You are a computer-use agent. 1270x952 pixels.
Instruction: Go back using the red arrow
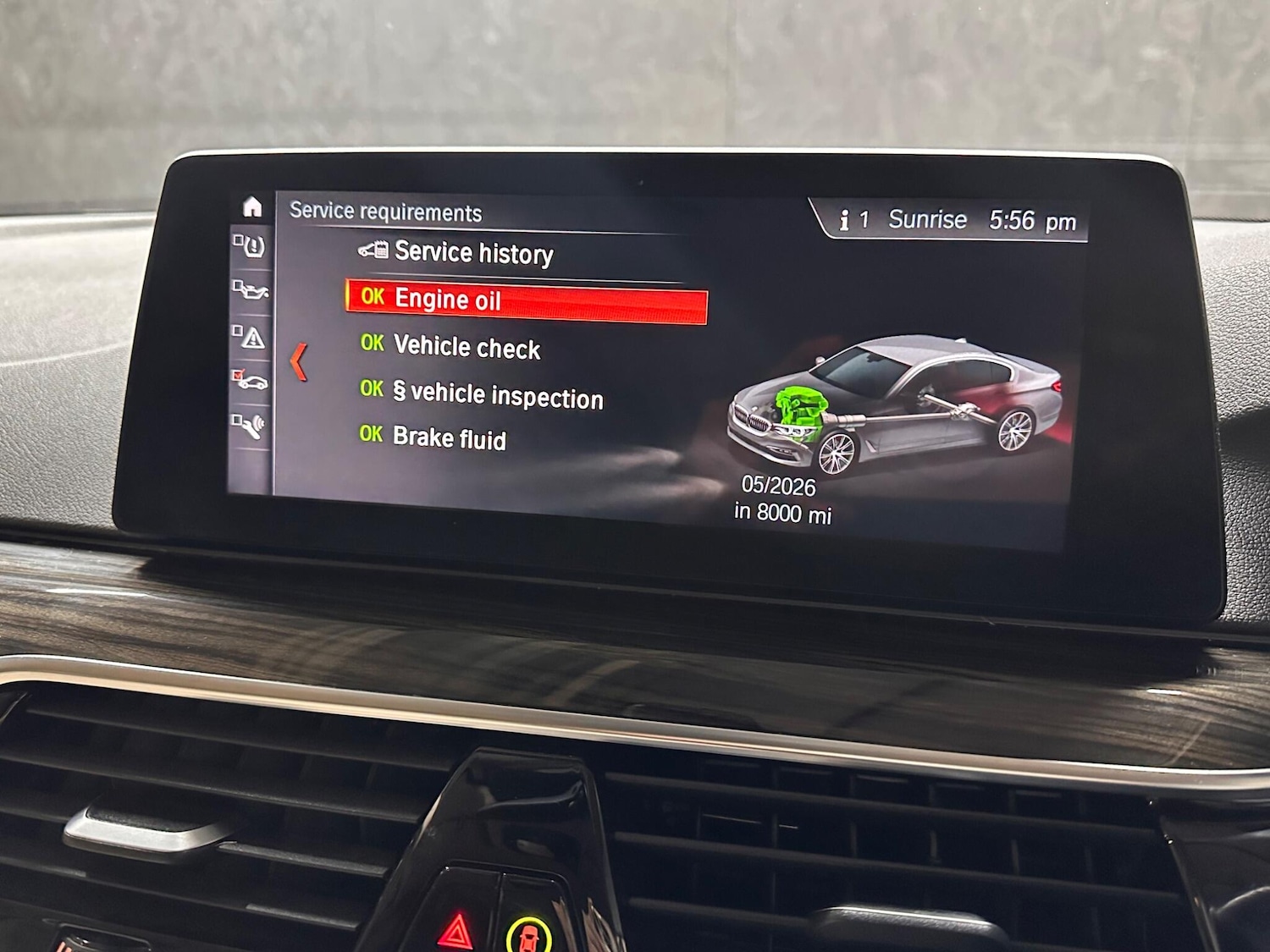298,362
